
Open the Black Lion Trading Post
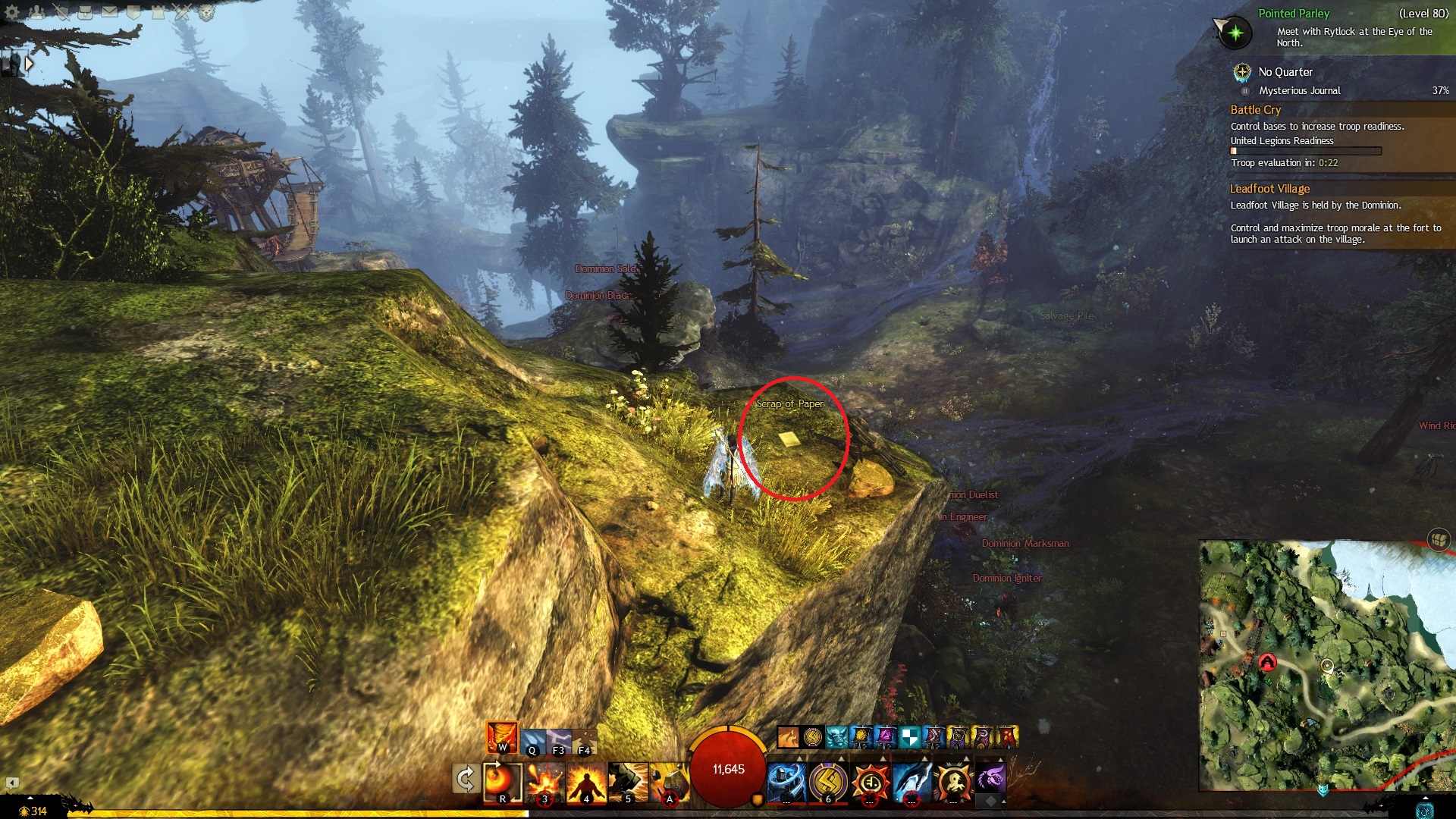pyautogui.click(x=206, y=11)
